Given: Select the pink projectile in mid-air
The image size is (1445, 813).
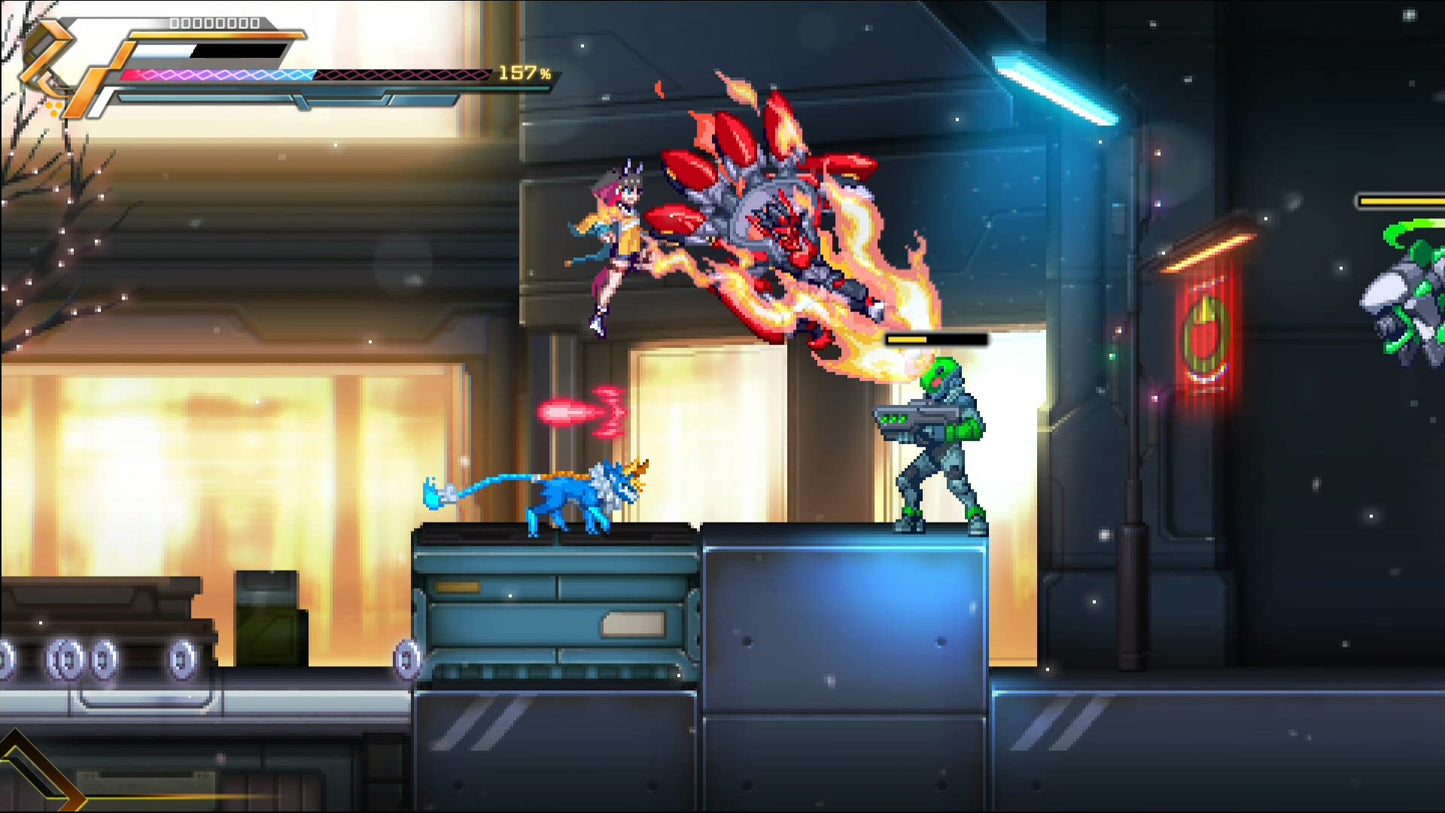Looking at the screenshot, I should [x=580, y=410].
